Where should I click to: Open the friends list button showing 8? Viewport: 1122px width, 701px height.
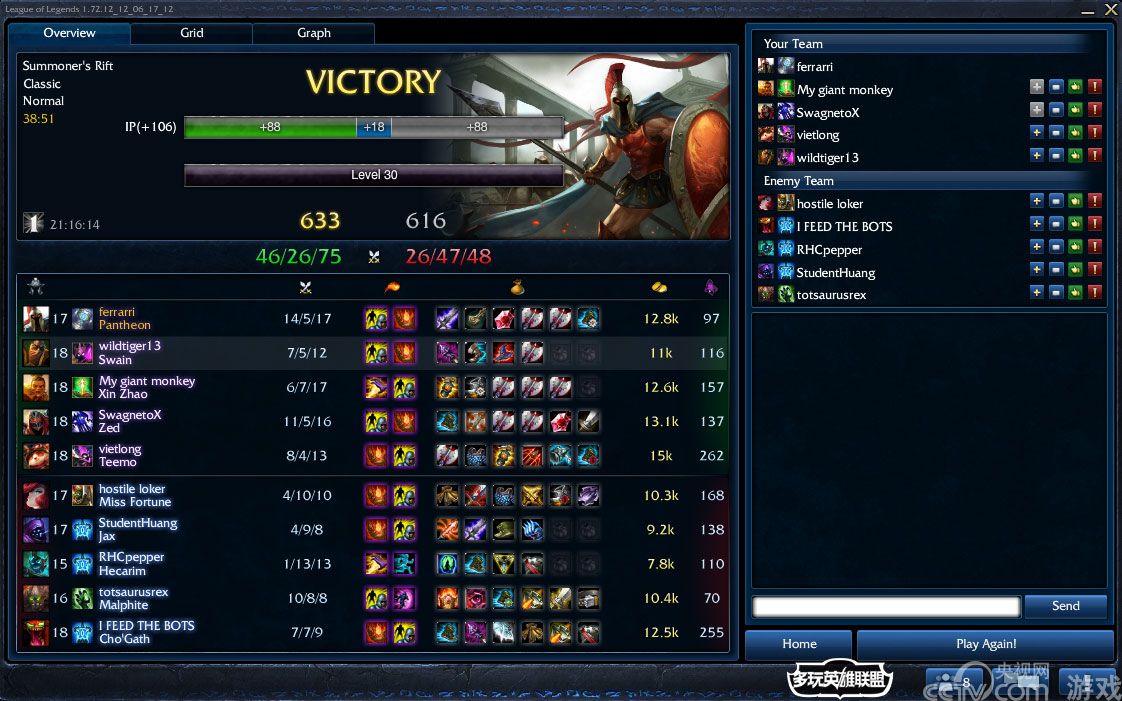(x=956, y=682)
